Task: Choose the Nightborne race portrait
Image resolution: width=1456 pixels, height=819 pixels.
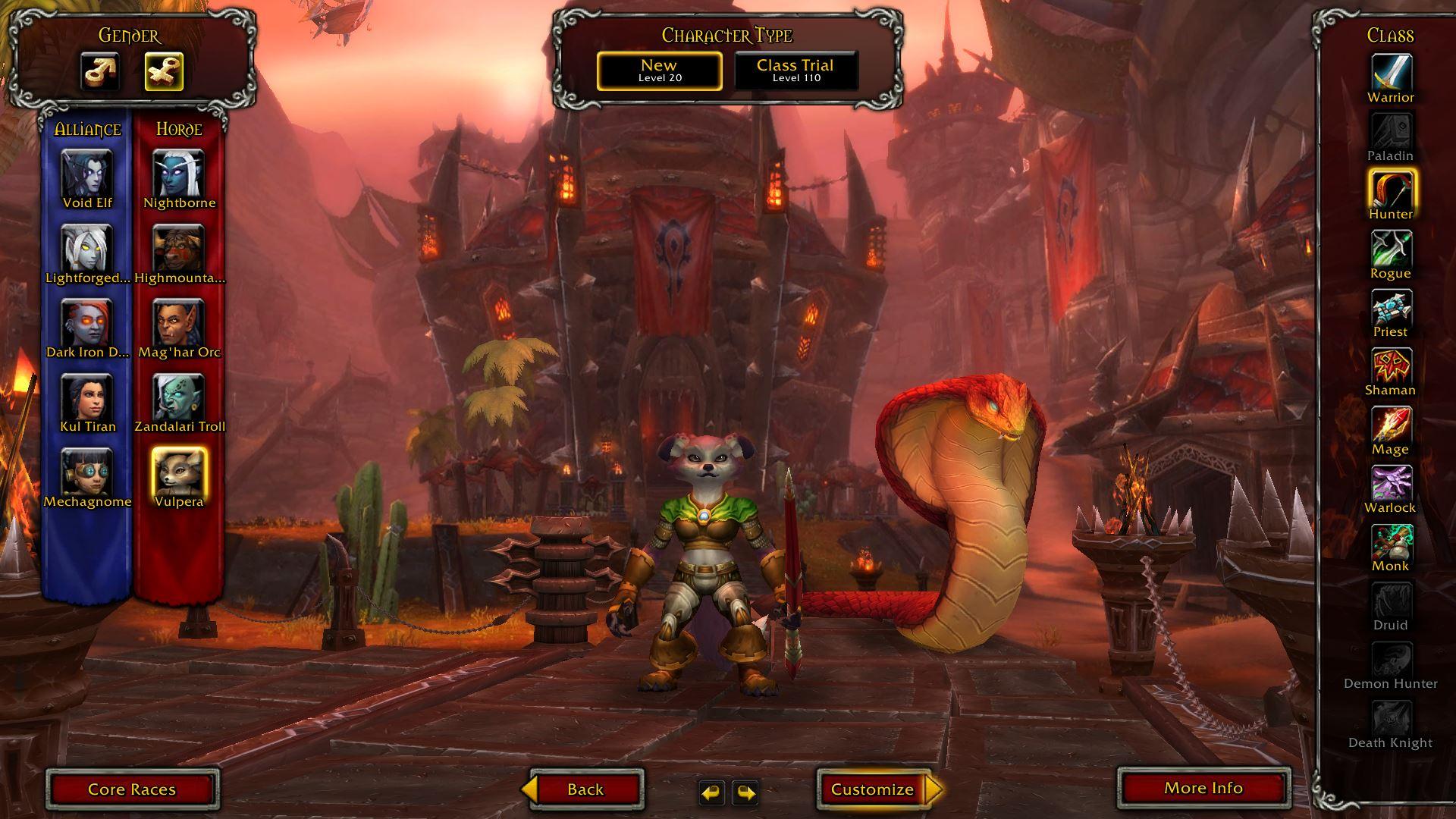Action: coord(179,173)
